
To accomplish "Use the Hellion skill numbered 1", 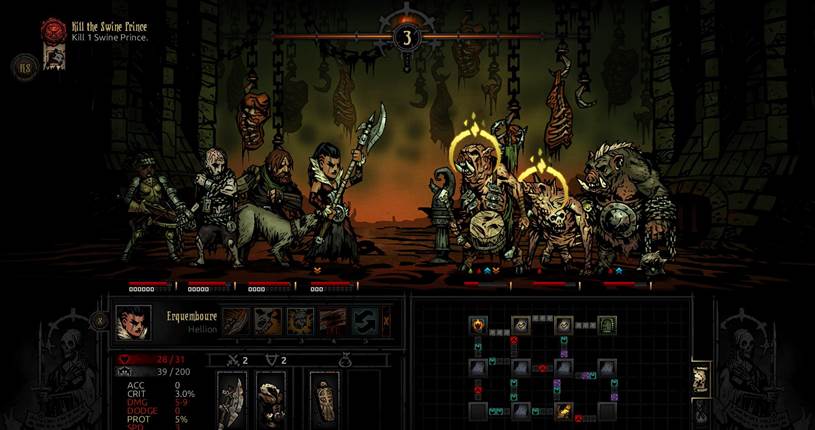I will click(235, 321).
